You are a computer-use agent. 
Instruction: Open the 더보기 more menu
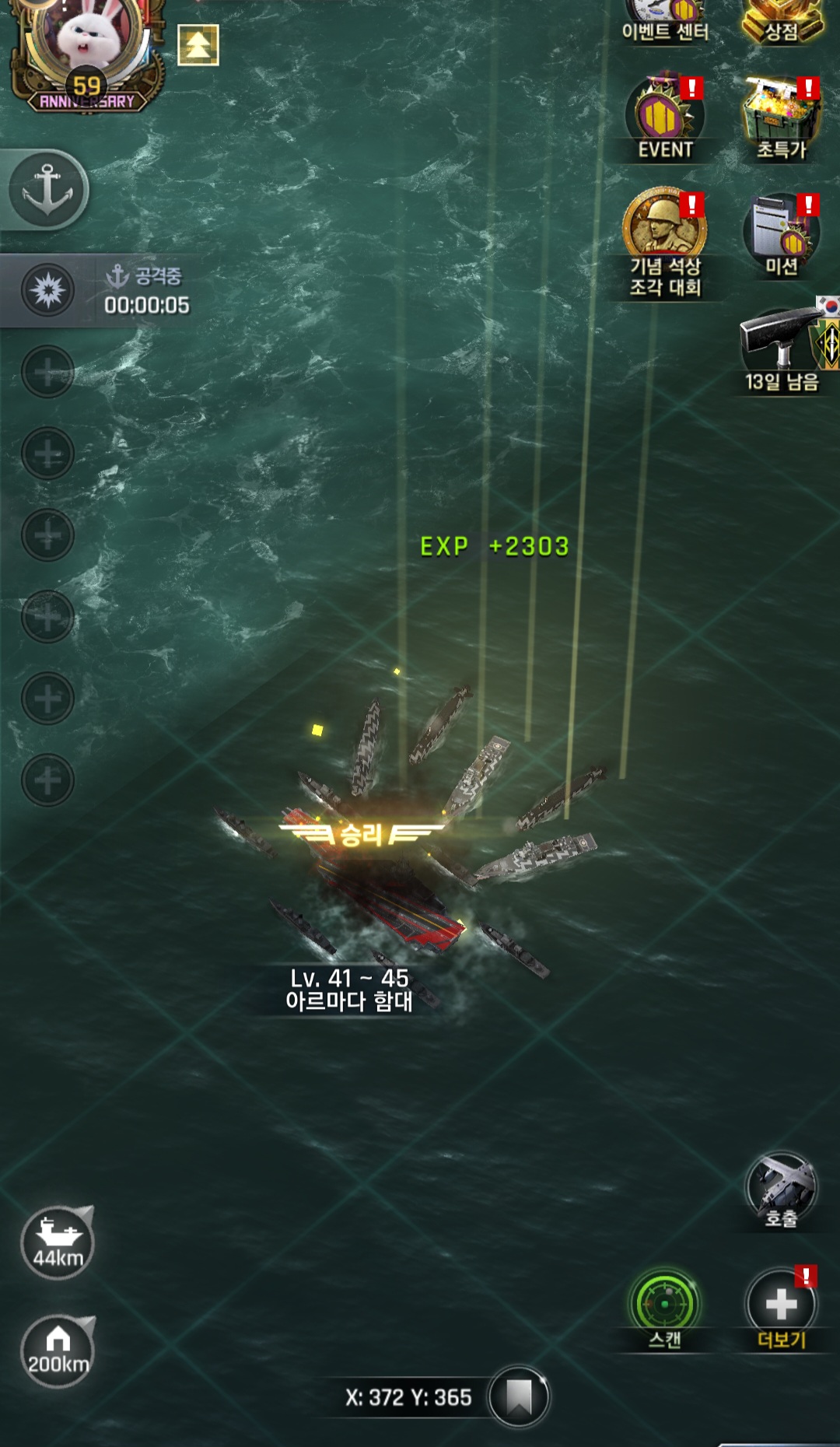coord(781,1307)
